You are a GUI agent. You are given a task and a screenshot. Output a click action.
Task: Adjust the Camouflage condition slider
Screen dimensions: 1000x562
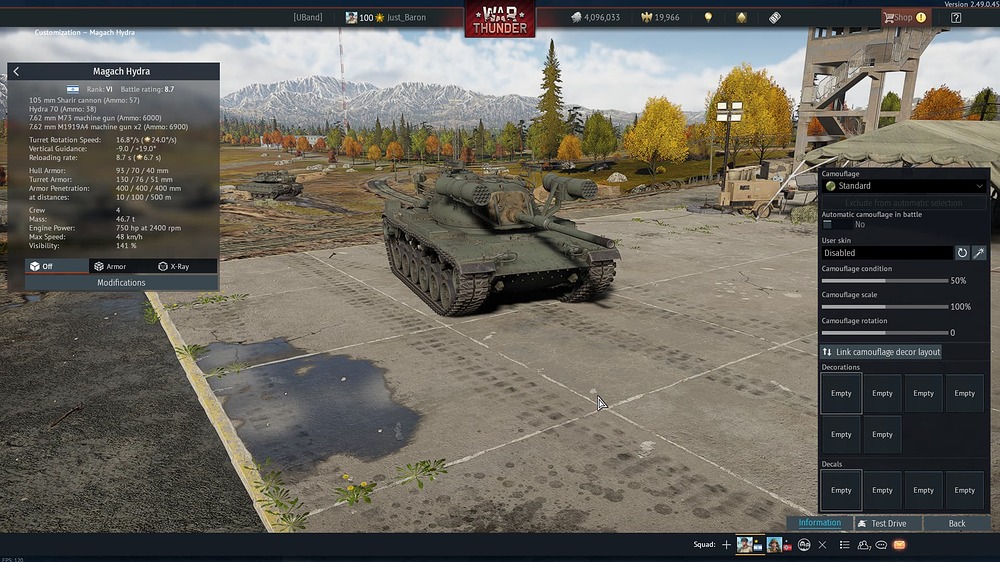point(884,281)
